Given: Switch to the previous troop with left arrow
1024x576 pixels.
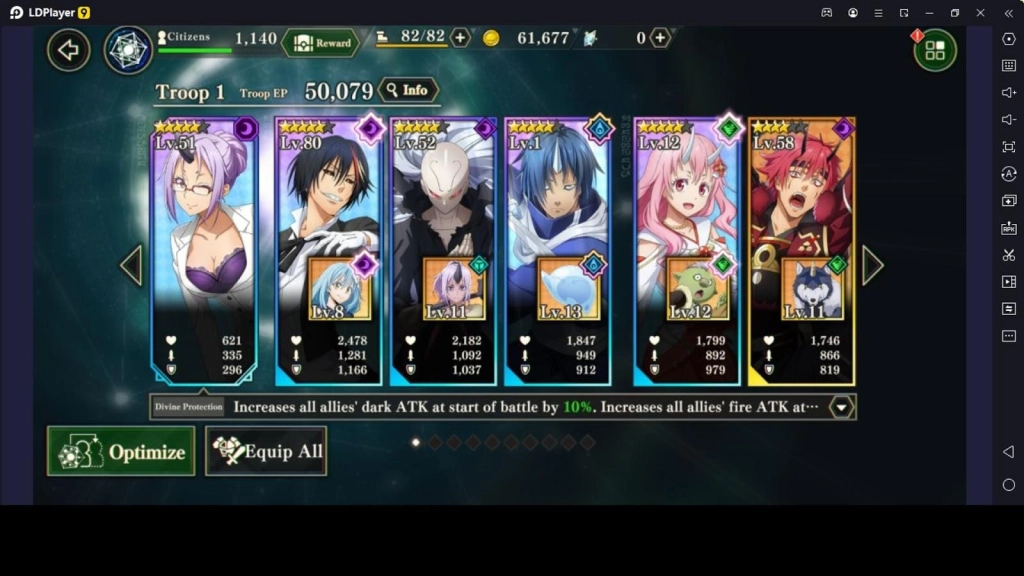Looking at the screenshot, I should [x=131, y=265].
